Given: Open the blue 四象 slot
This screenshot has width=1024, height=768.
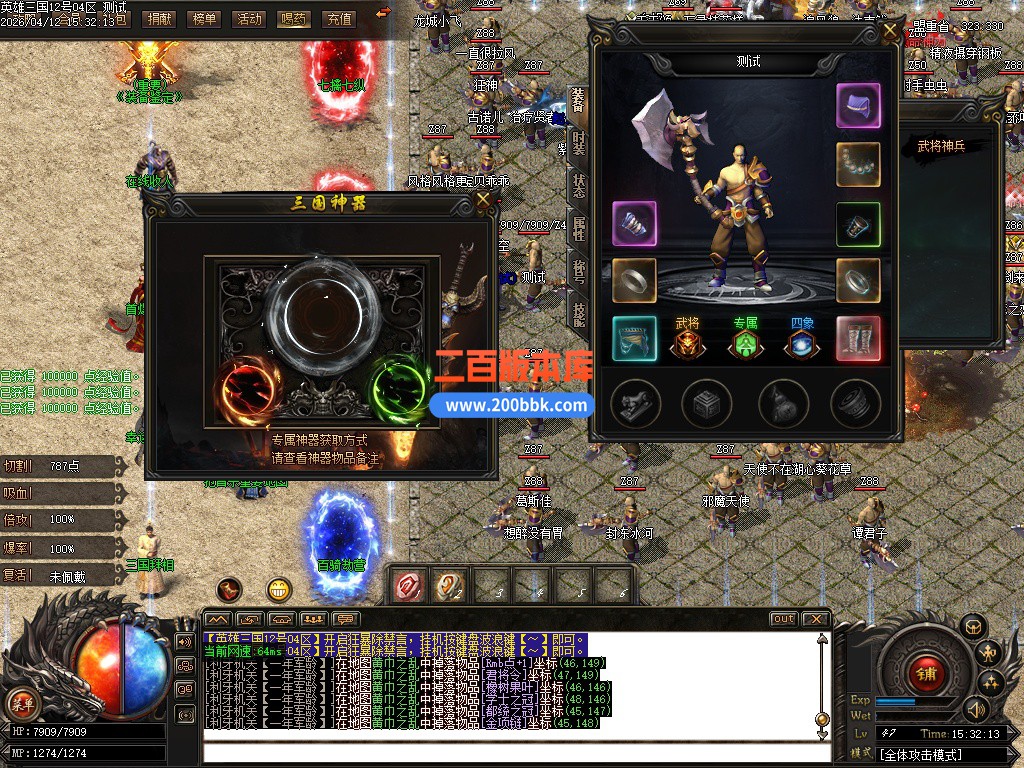Looking at the screenshot, I should [802, 342].
